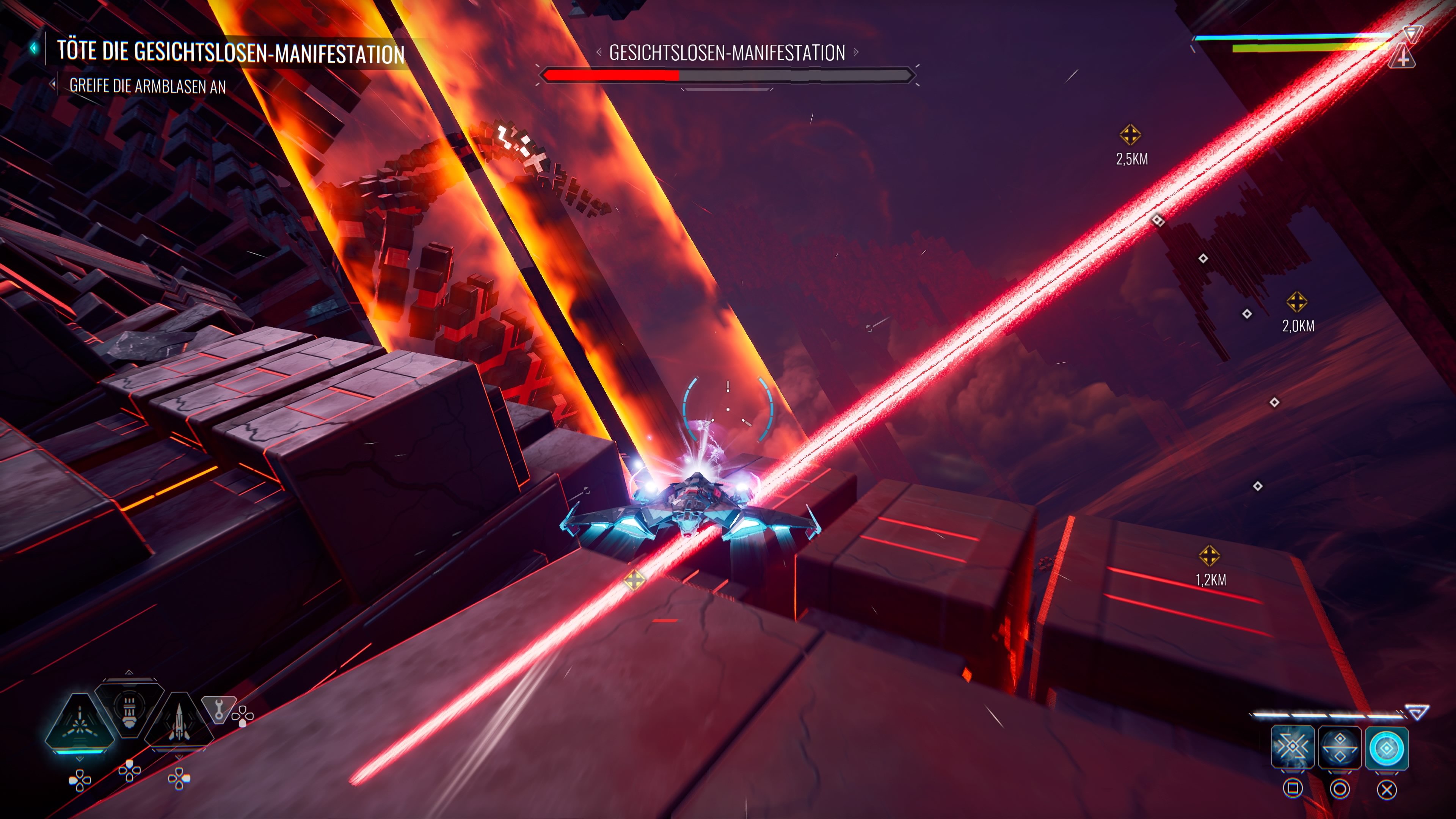The height and width of the screenshot is (819, 1456).
Task: Click the boss name Gesichtslosen-Manifestation label
Action: [727, 53]
